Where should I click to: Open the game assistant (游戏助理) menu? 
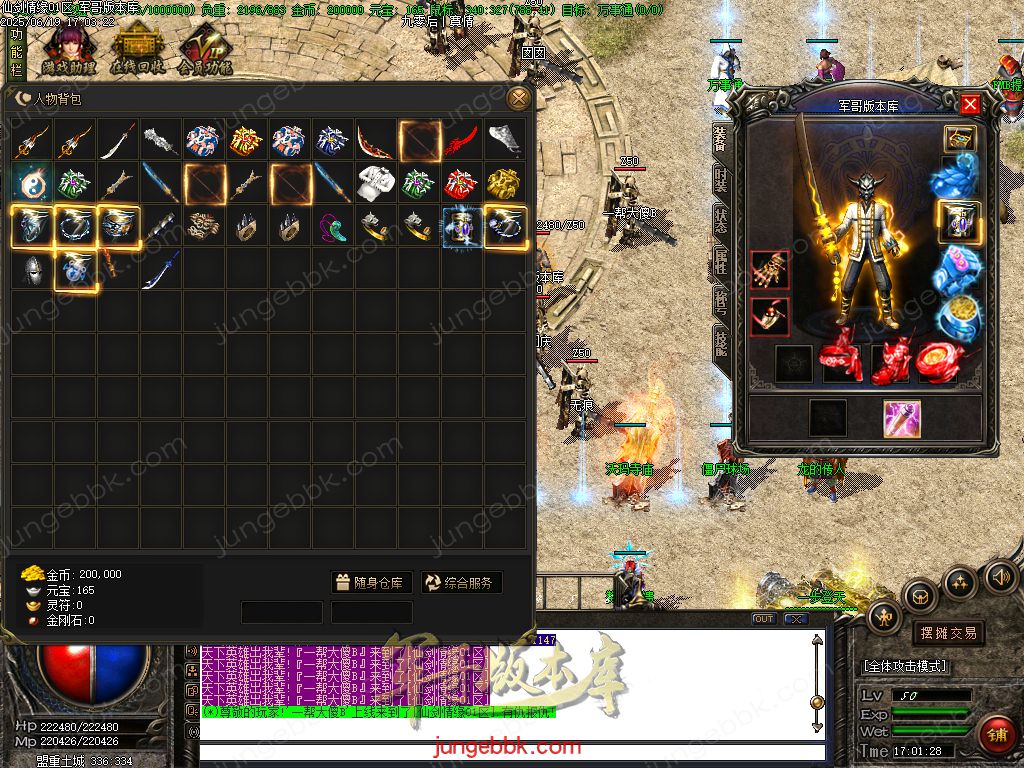click(69, 50)
